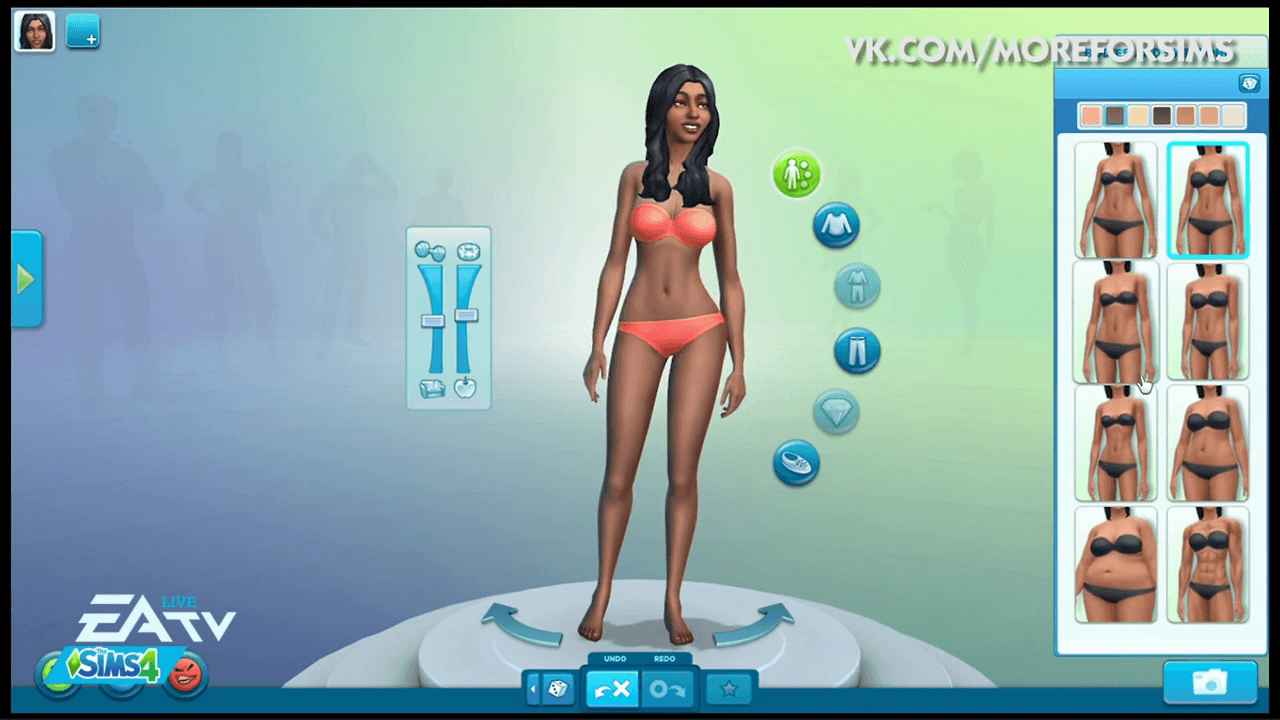This screenshot has height=720, width=1280.
Task: Click the apple icon below the weight slider
Action: pyautogui.click(x=465, y=388)
